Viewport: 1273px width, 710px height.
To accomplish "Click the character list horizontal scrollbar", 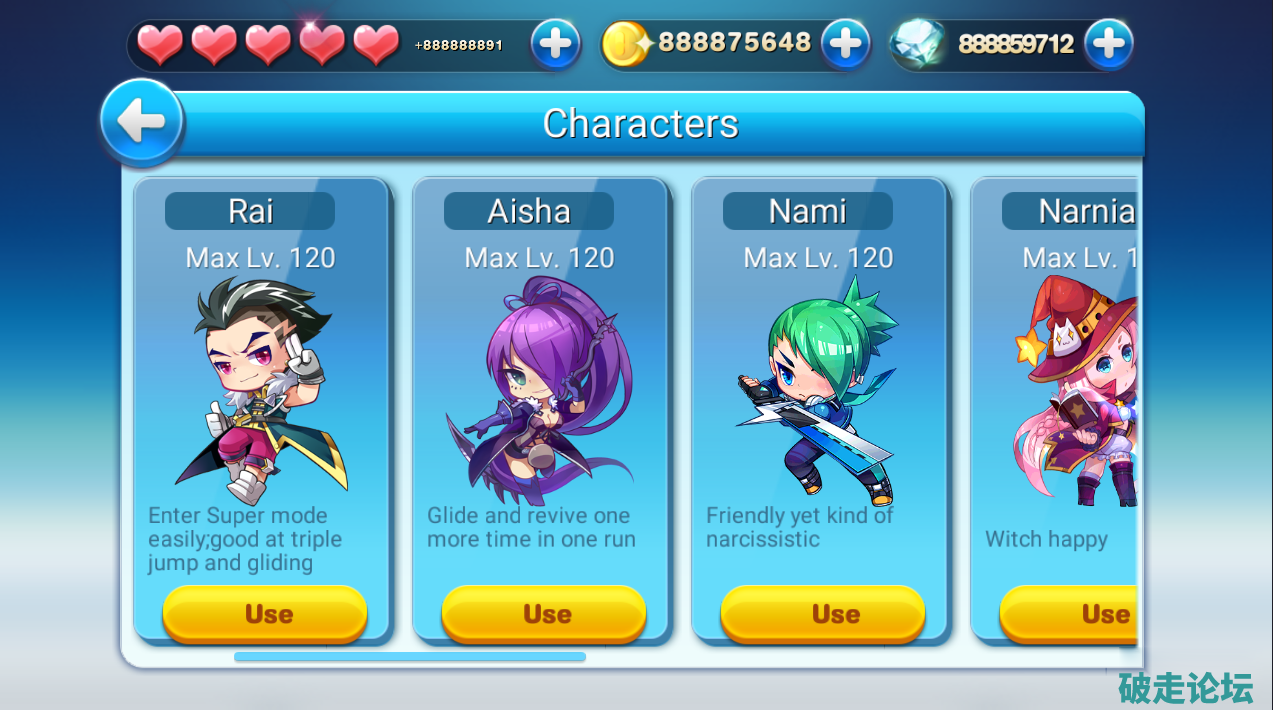I will click(x=410, y=657).
